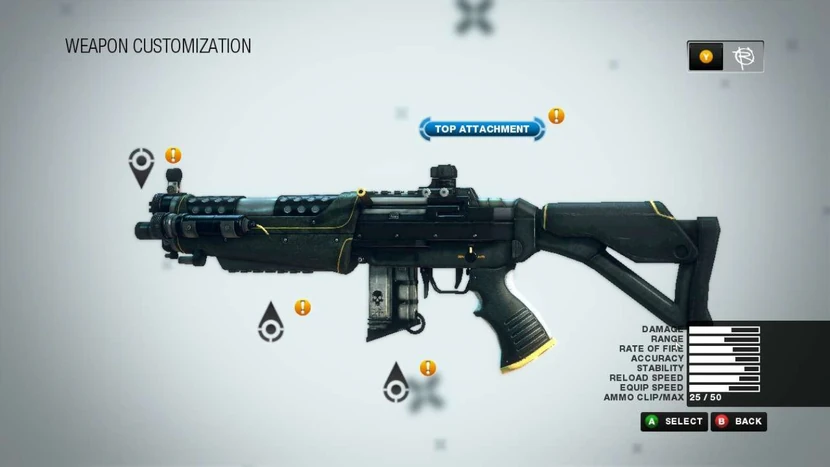Select the TOP ATTACHMENT slot label
This screenshot has height=467, width=830.
[x=482, y=129]
